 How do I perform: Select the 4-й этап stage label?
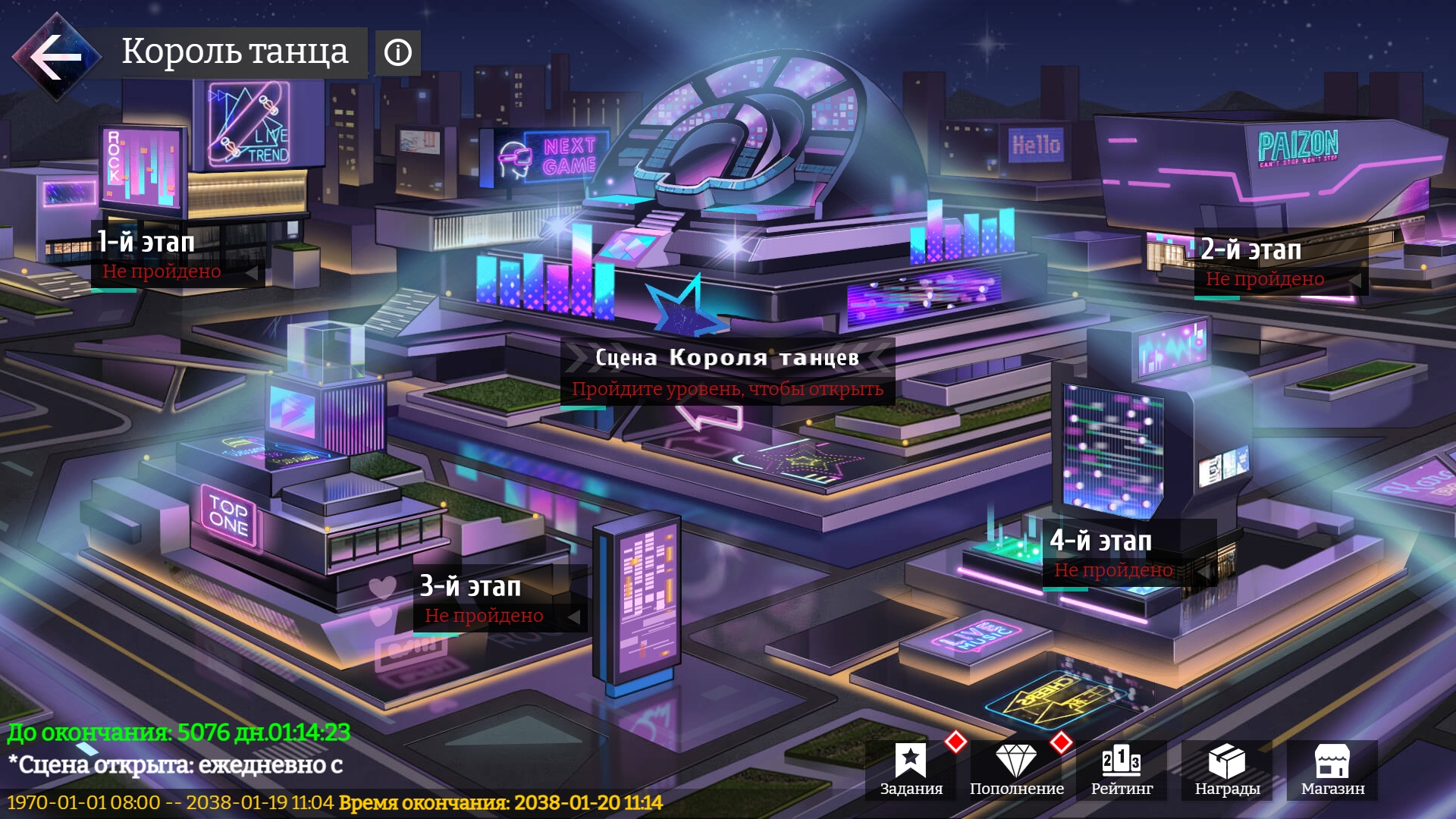(1100, 541)
